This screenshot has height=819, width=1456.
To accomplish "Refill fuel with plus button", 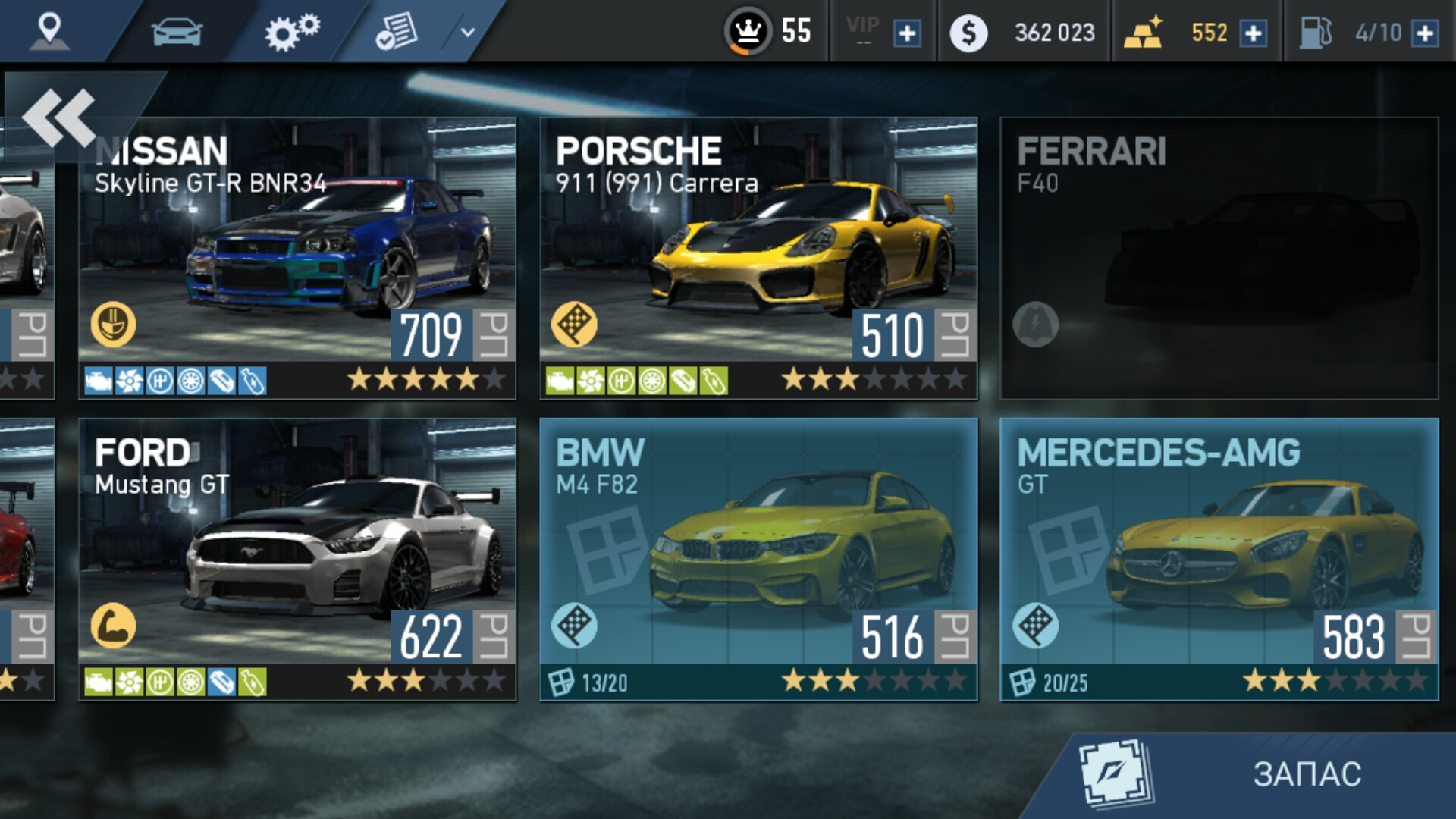I will [1425, 33].
